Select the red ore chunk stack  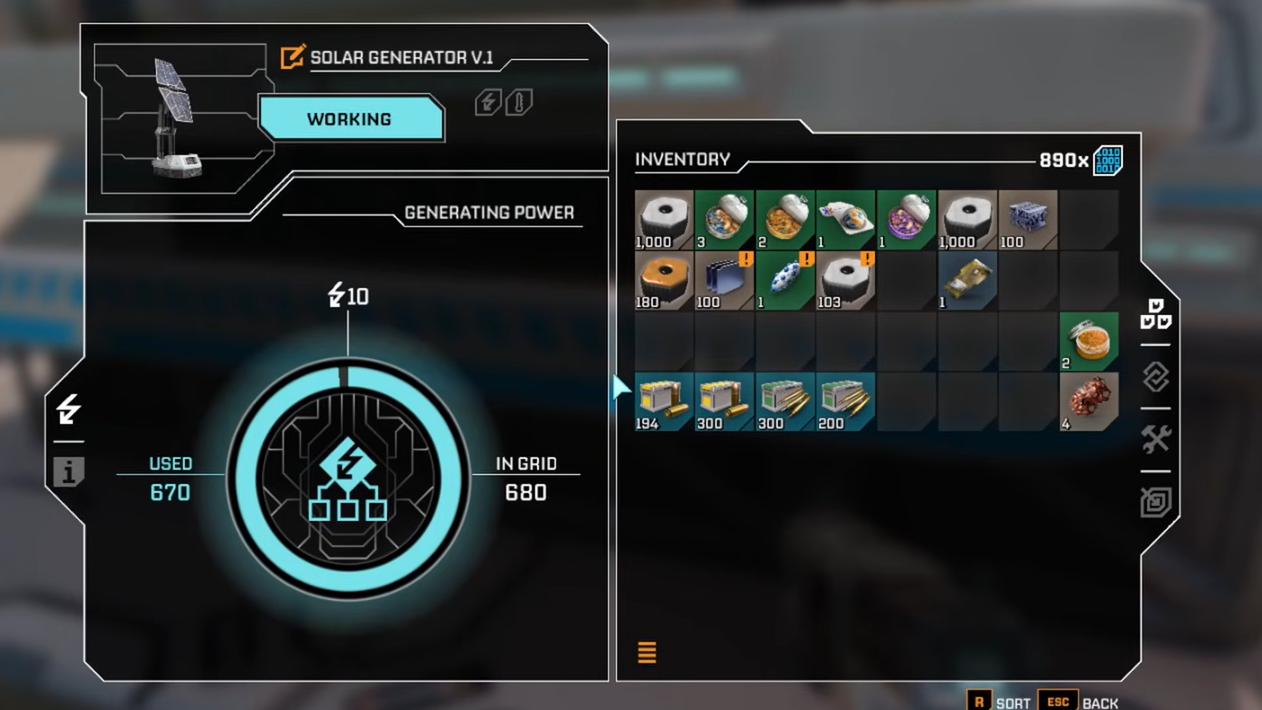(1088, 401)
